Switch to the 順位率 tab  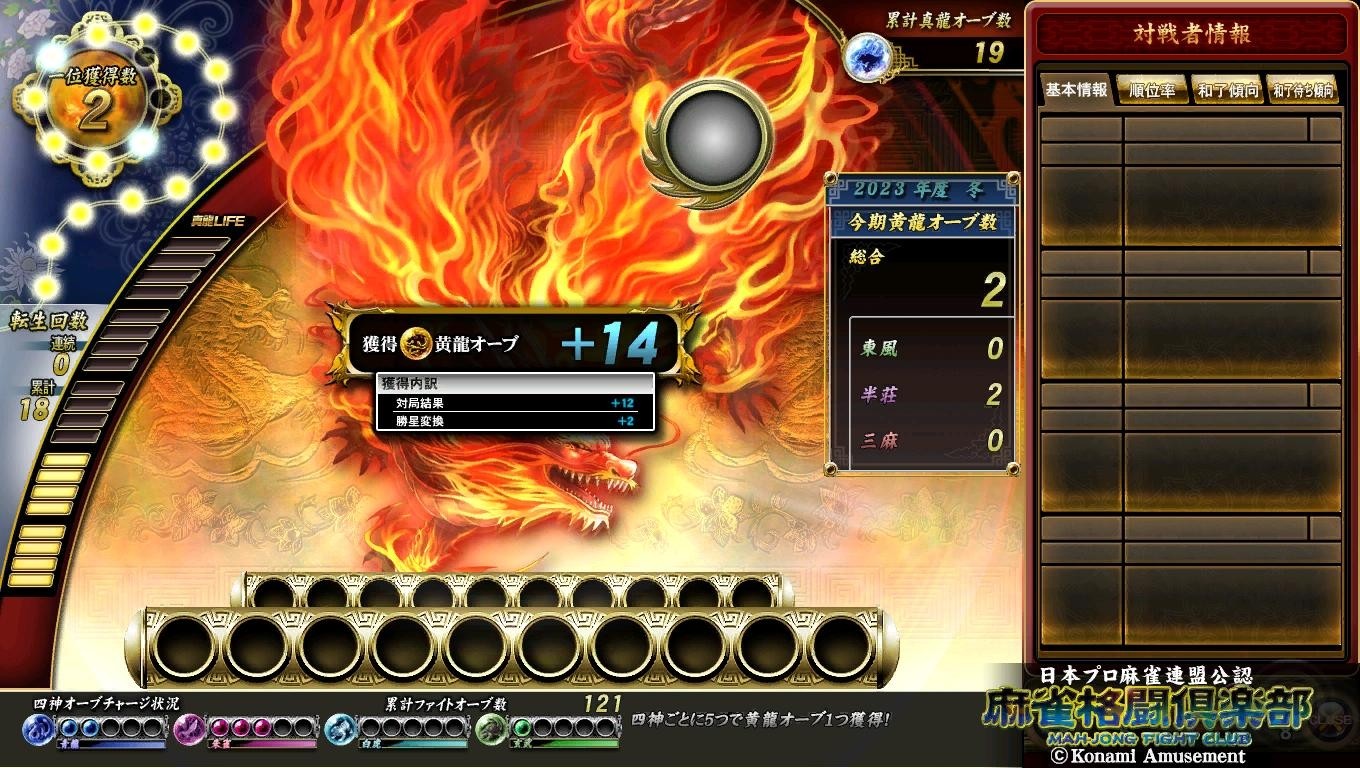[x=1152, y=91]
